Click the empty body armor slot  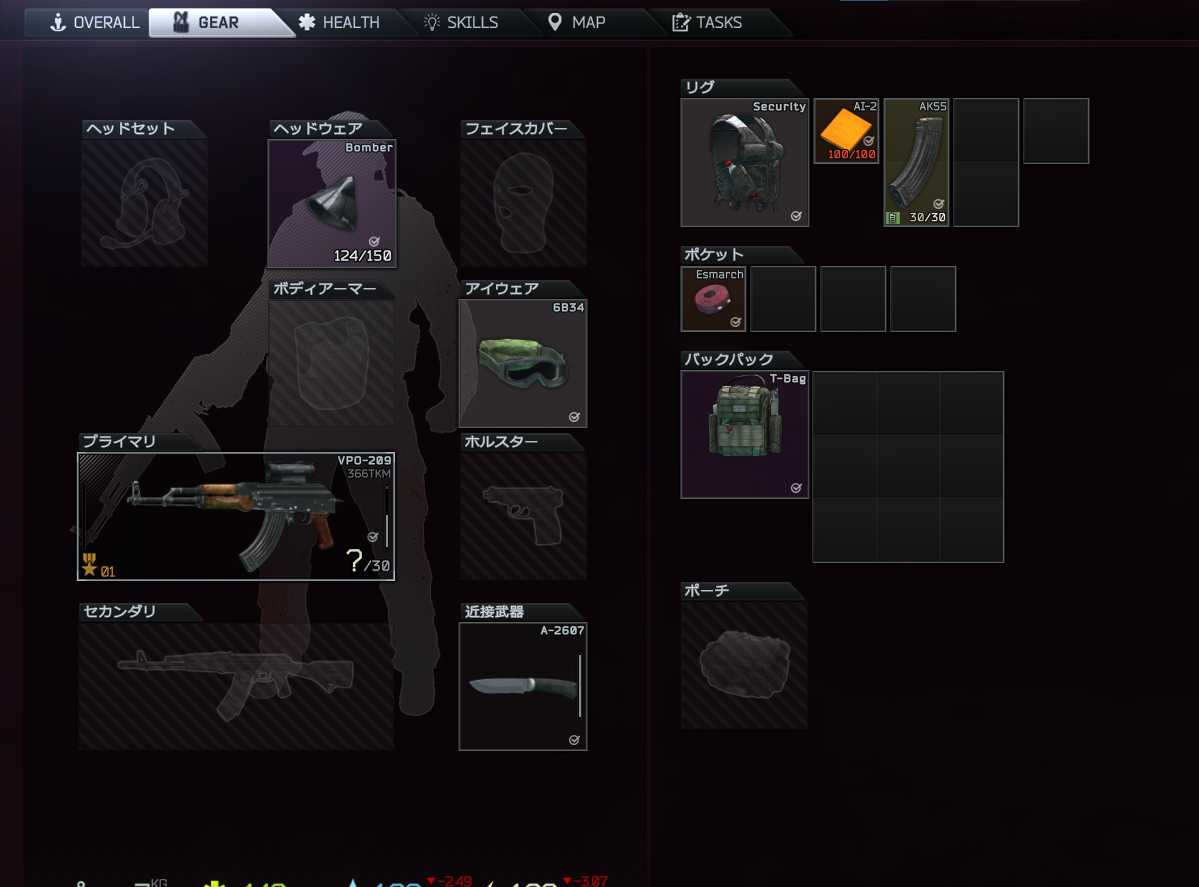click(x=332, y=363)
